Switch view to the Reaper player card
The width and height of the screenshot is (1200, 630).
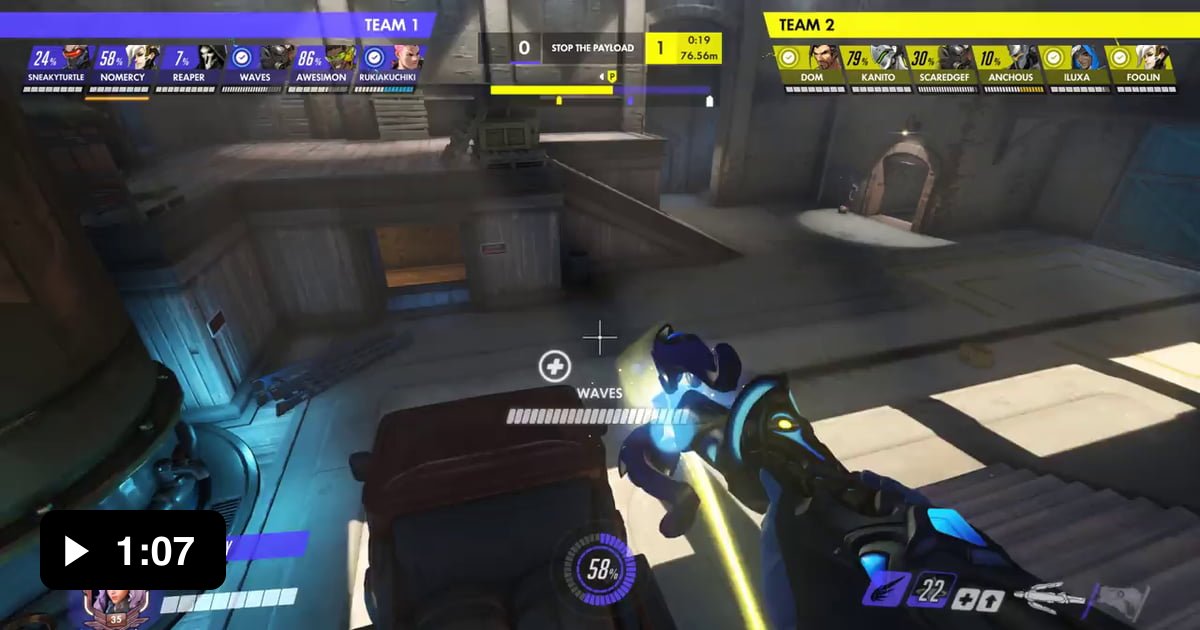point(210,58)
